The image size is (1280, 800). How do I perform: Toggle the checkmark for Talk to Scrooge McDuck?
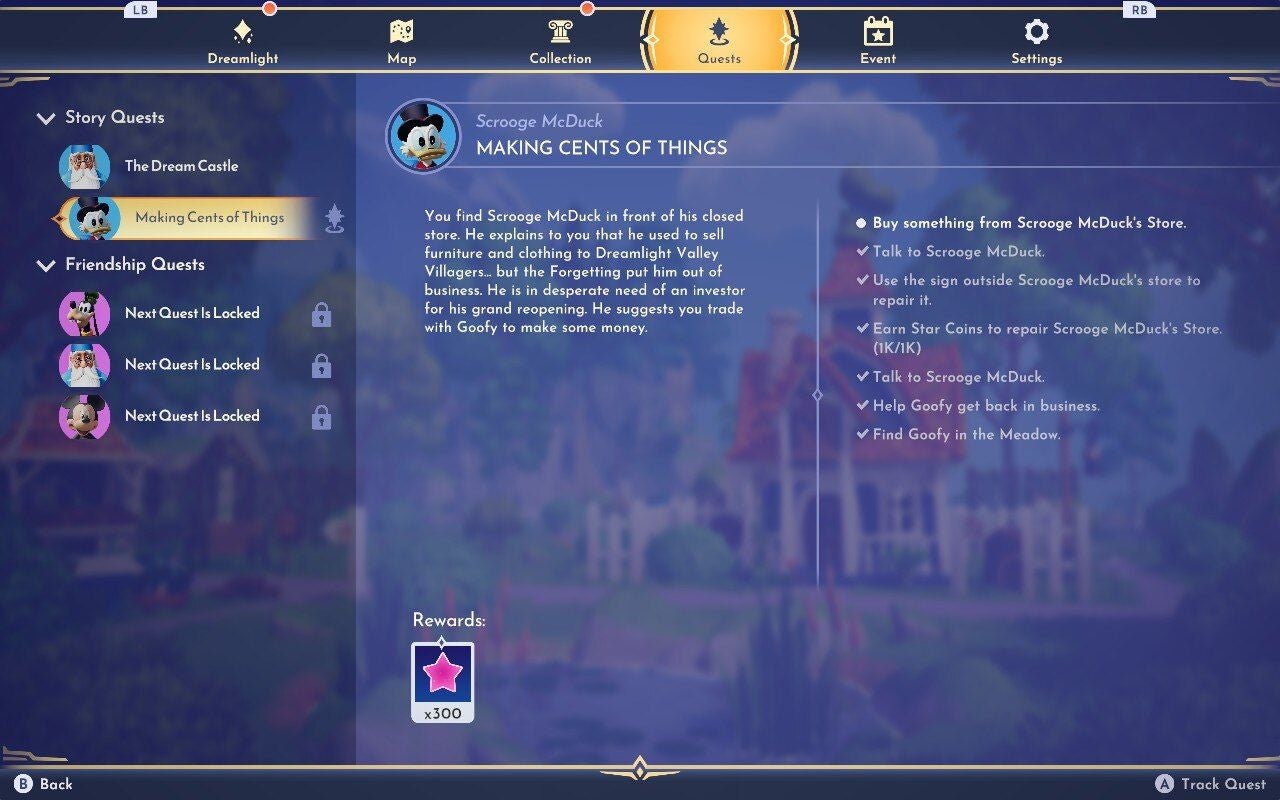coord(863,251)
